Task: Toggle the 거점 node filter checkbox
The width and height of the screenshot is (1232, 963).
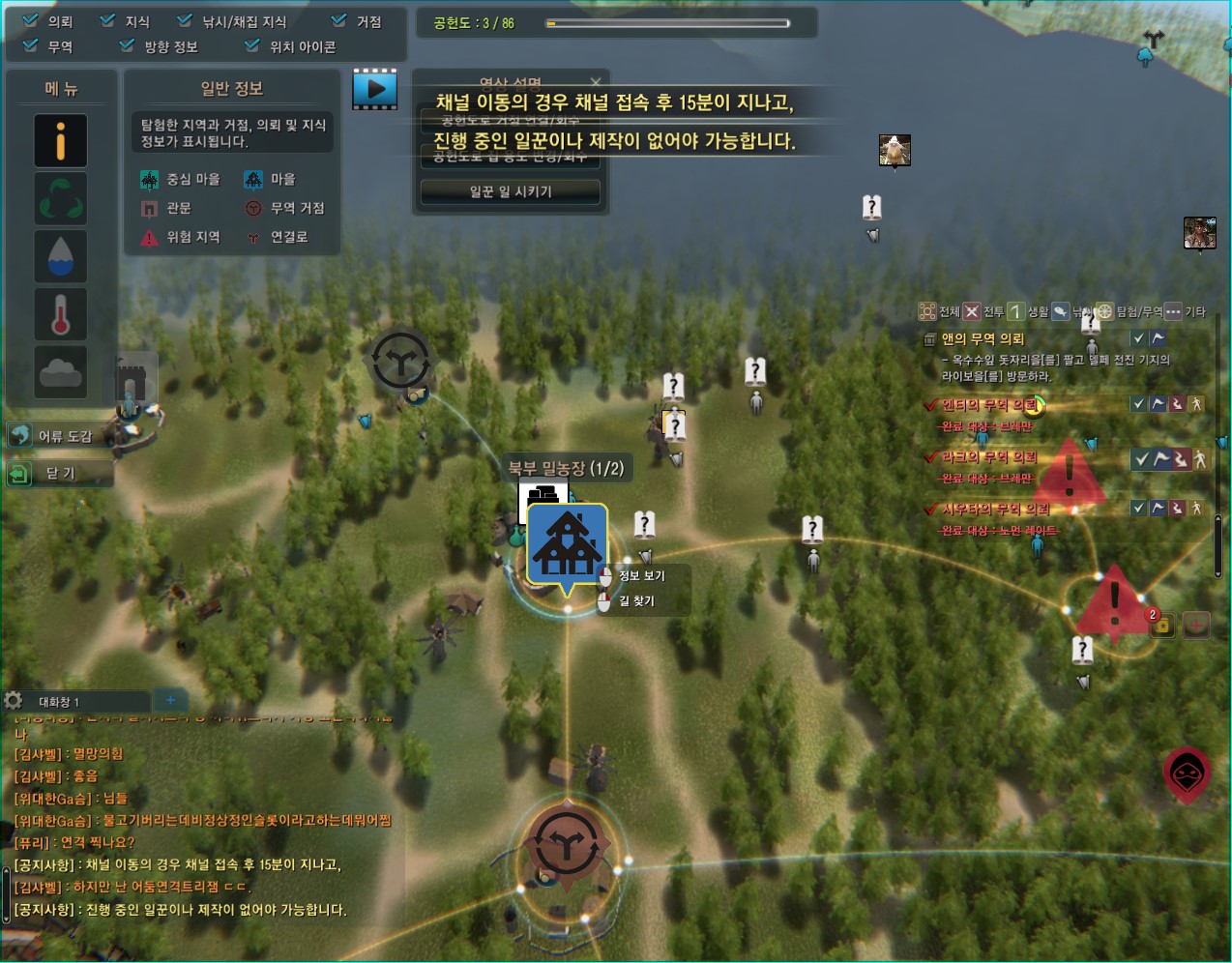Action: [x=338, y=20]
